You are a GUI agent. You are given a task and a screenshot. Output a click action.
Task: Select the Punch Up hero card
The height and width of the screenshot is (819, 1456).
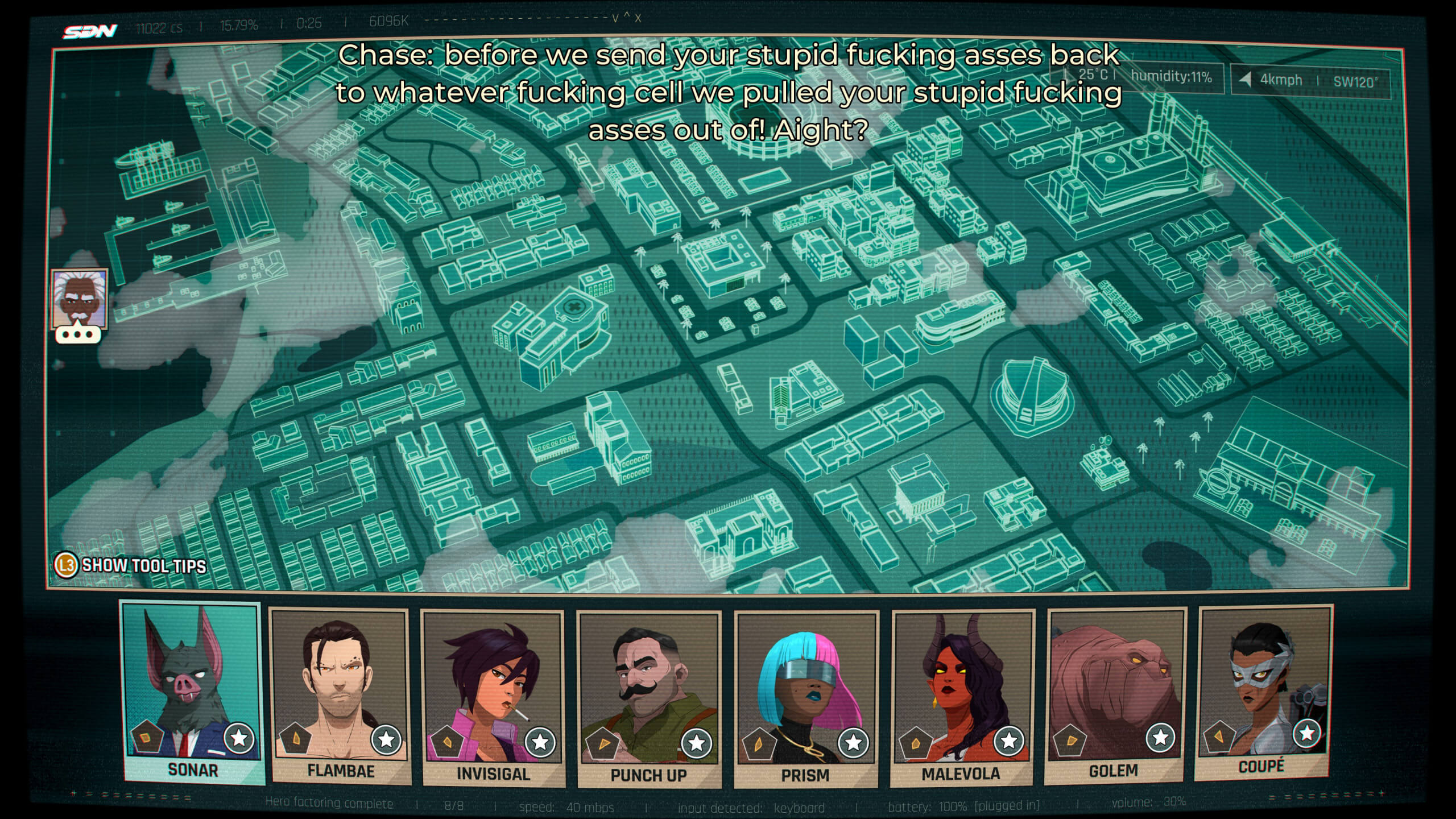coord(649,698)
